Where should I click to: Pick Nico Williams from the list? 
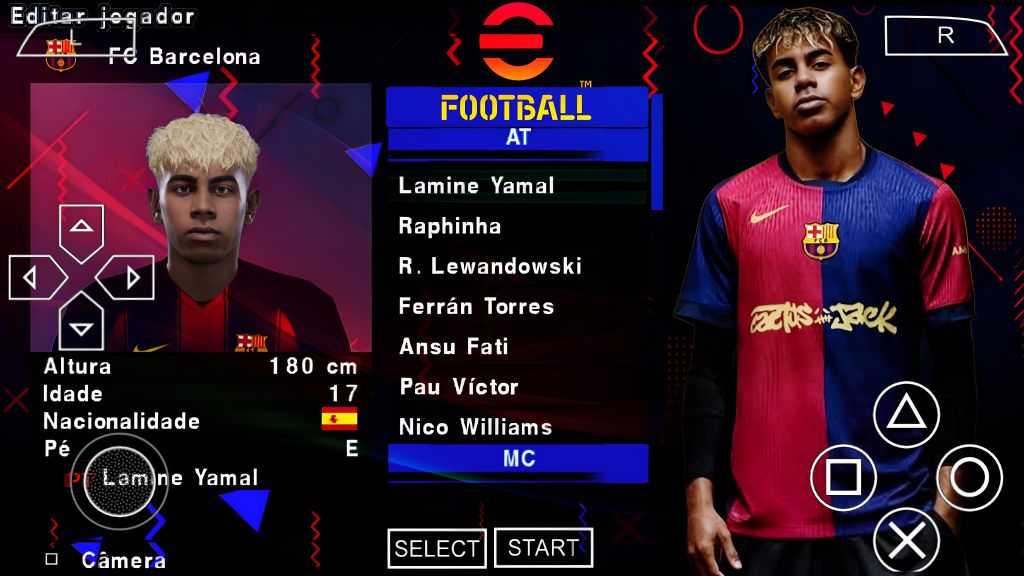tap(475, 427)
